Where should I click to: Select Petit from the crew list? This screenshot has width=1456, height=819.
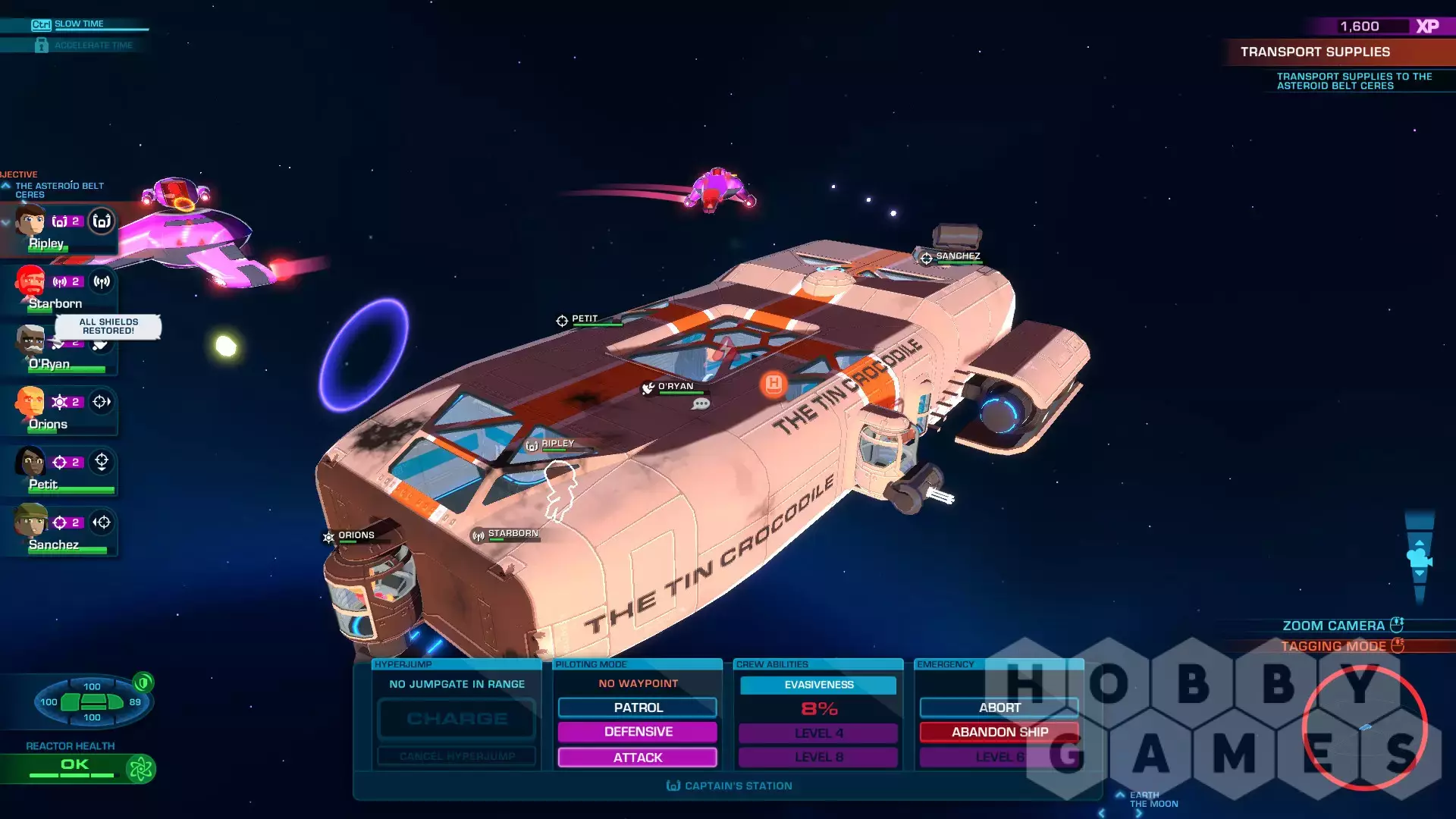click(x=30, y=462)
